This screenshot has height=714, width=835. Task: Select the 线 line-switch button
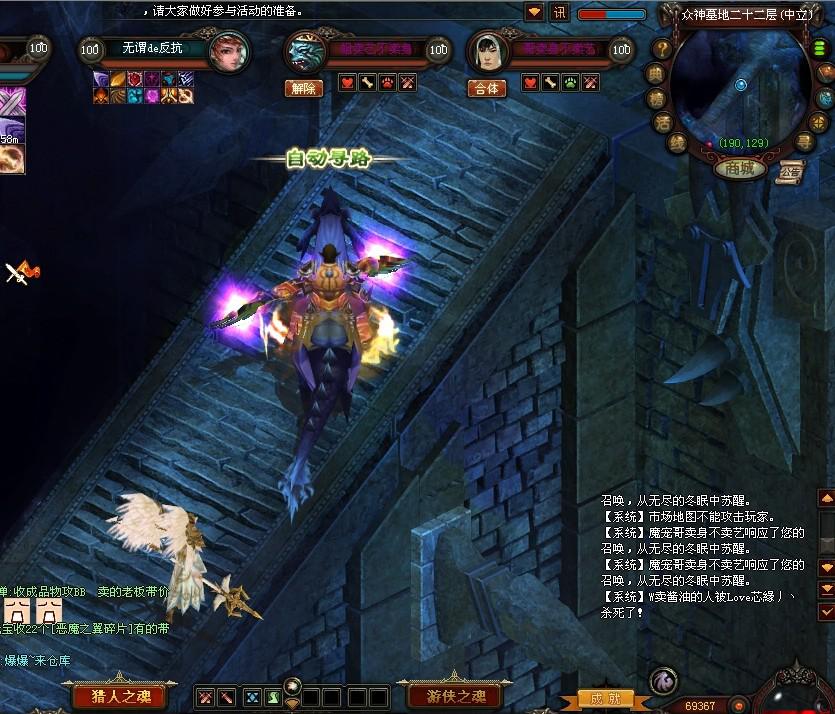678,143
